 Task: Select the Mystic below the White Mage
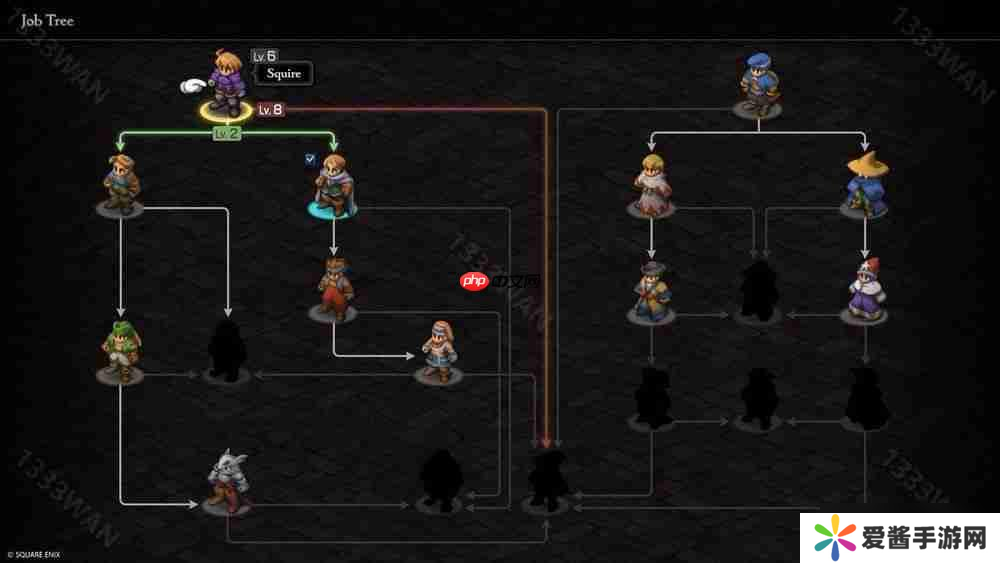[651, 291]
